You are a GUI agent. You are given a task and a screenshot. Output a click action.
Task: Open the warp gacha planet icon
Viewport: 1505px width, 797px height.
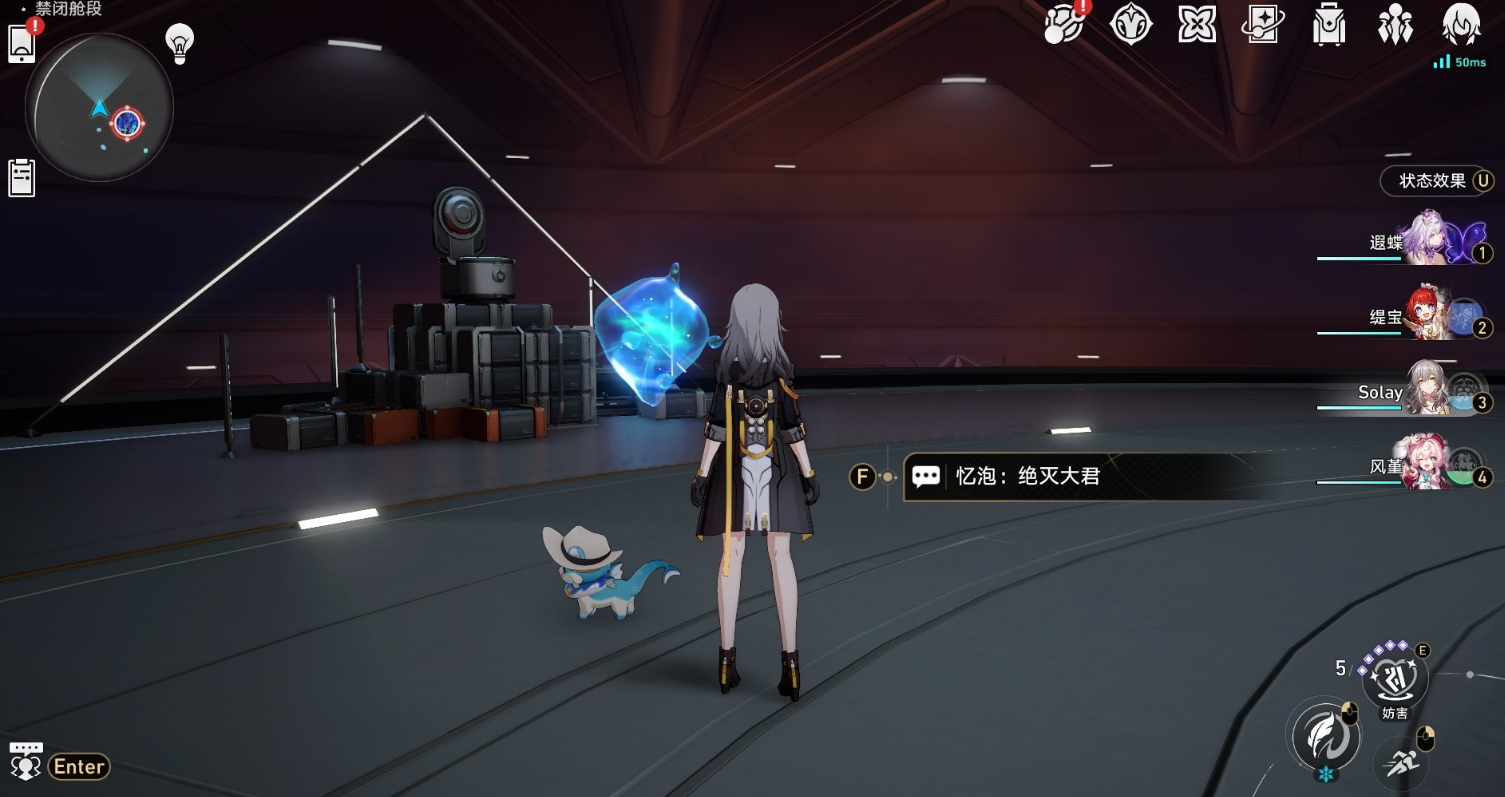(x=1063, y=24)
